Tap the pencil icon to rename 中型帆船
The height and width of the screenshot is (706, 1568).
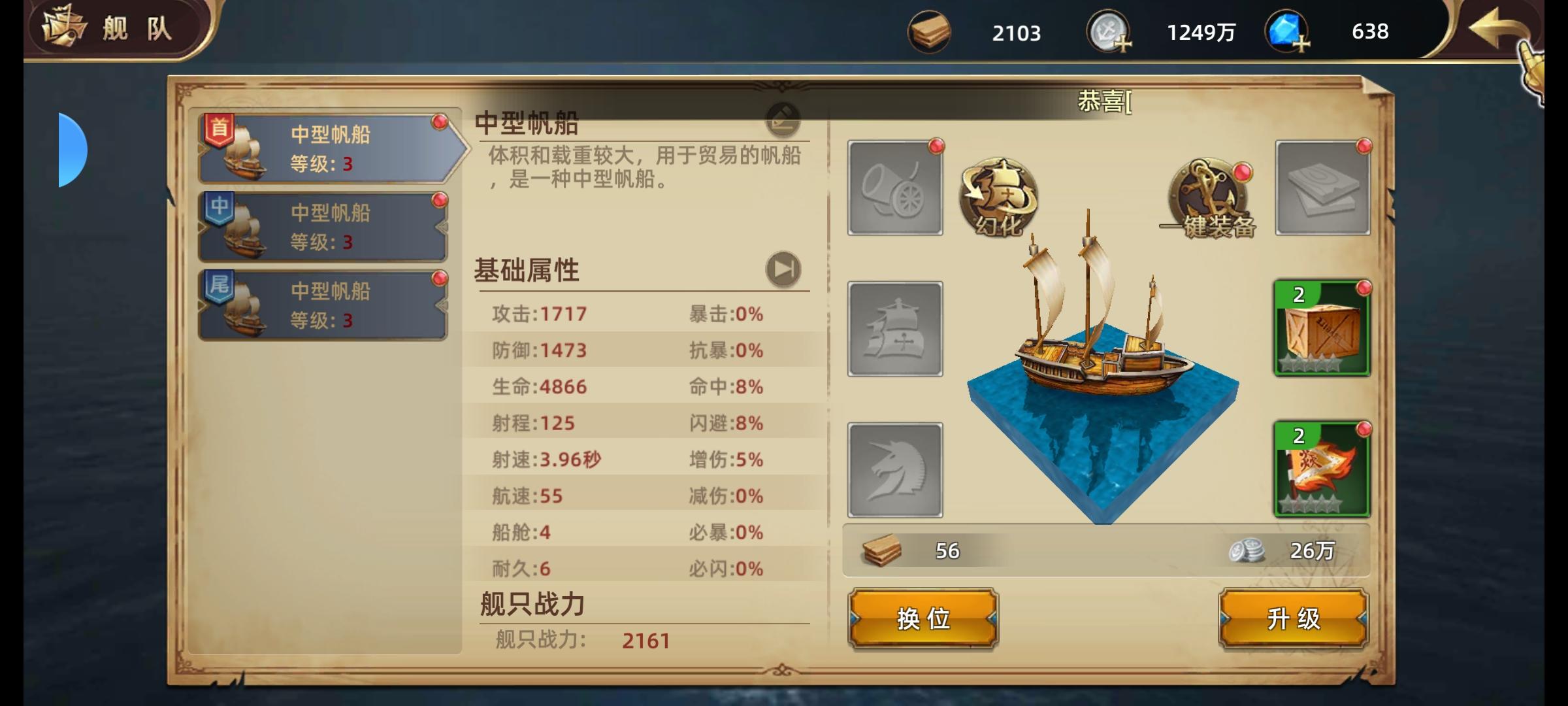coord(781,119)
